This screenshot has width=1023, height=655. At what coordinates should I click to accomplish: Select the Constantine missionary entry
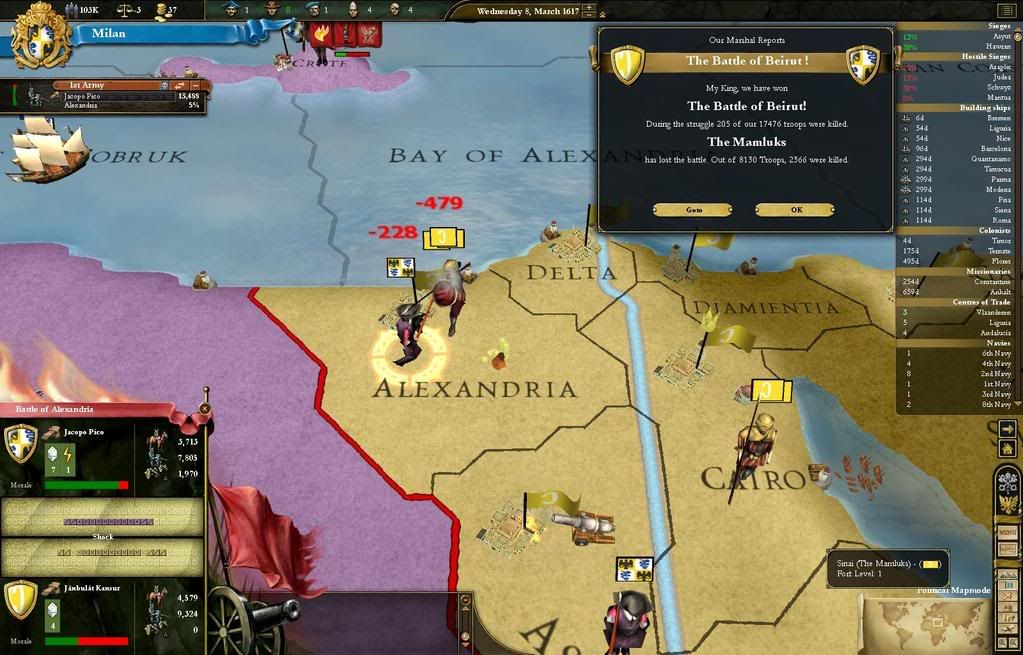coord(958,282)
